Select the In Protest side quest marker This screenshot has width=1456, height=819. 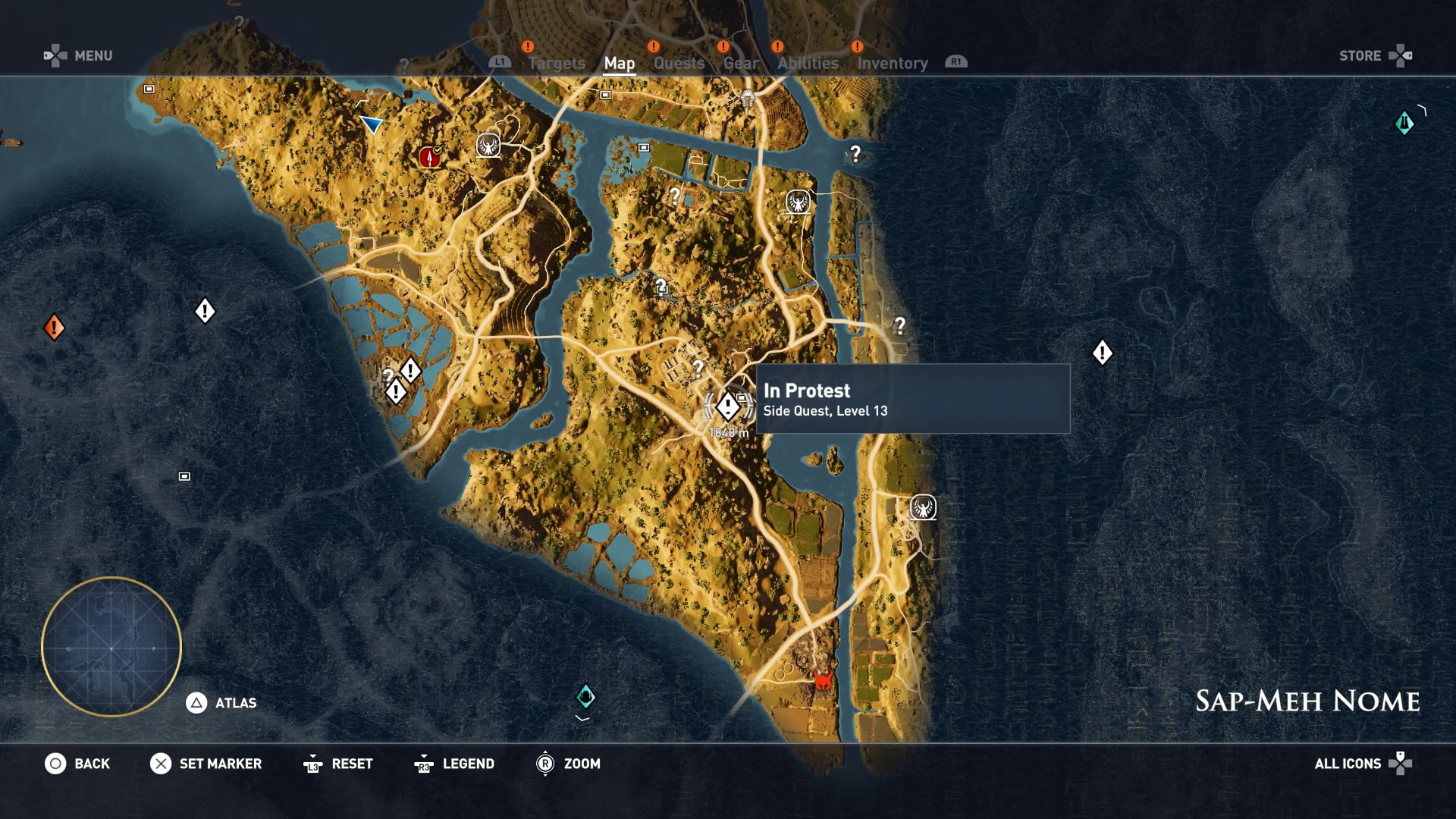point(728,406)
